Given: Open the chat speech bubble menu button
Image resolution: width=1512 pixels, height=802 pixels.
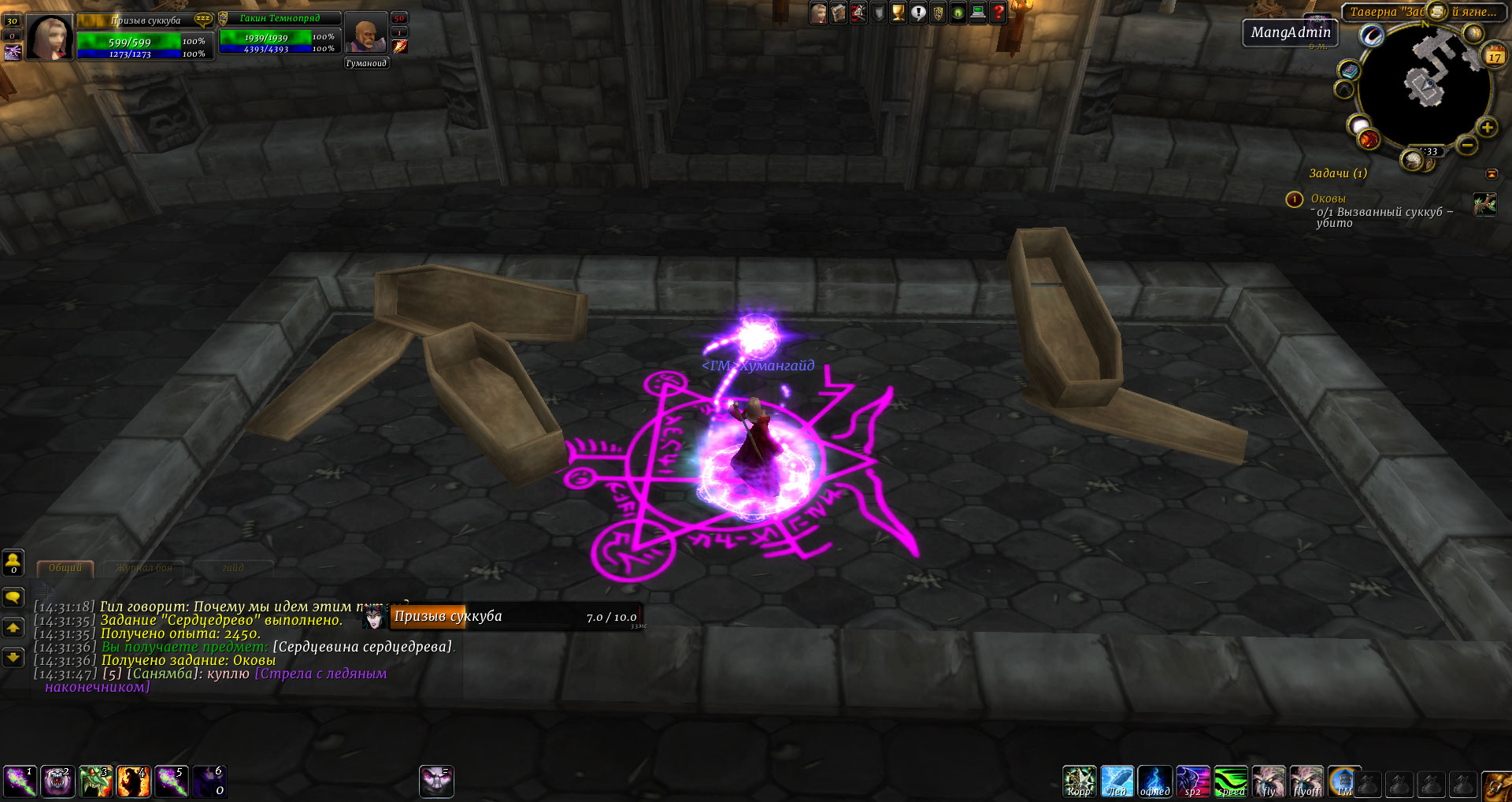Looking at the screenshot, I should click(13, 597).
